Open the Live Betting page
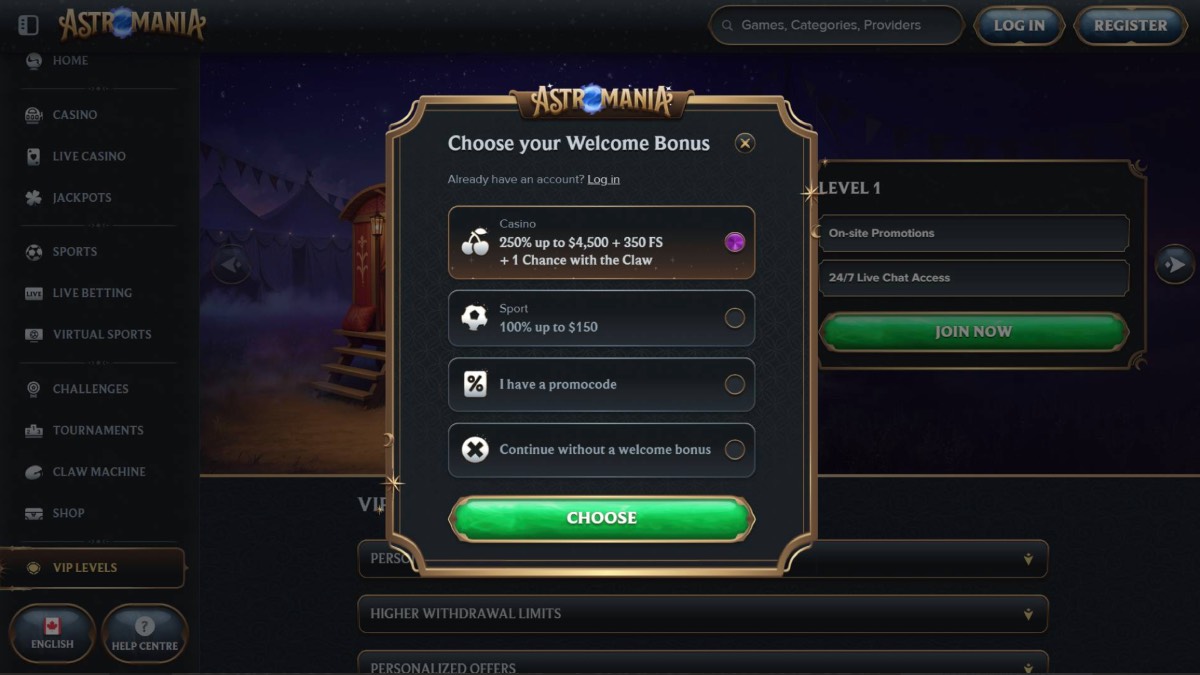The height and width of the screenshot is (675, 1200). point(92,293)
